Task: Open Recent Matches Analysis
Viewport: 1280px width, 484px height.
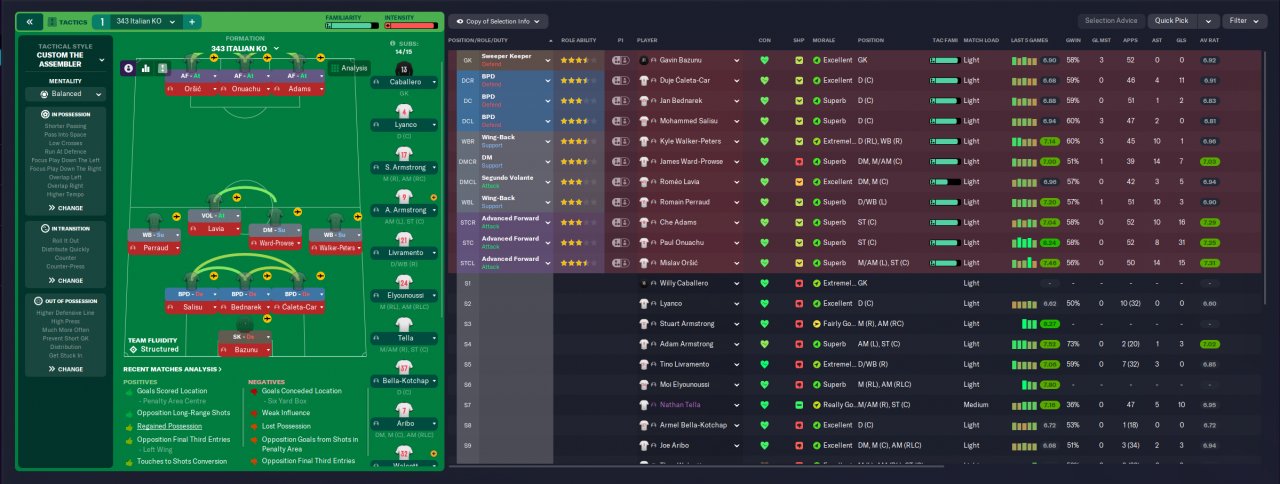Action: pyautogui.click(x=172, y=369)
